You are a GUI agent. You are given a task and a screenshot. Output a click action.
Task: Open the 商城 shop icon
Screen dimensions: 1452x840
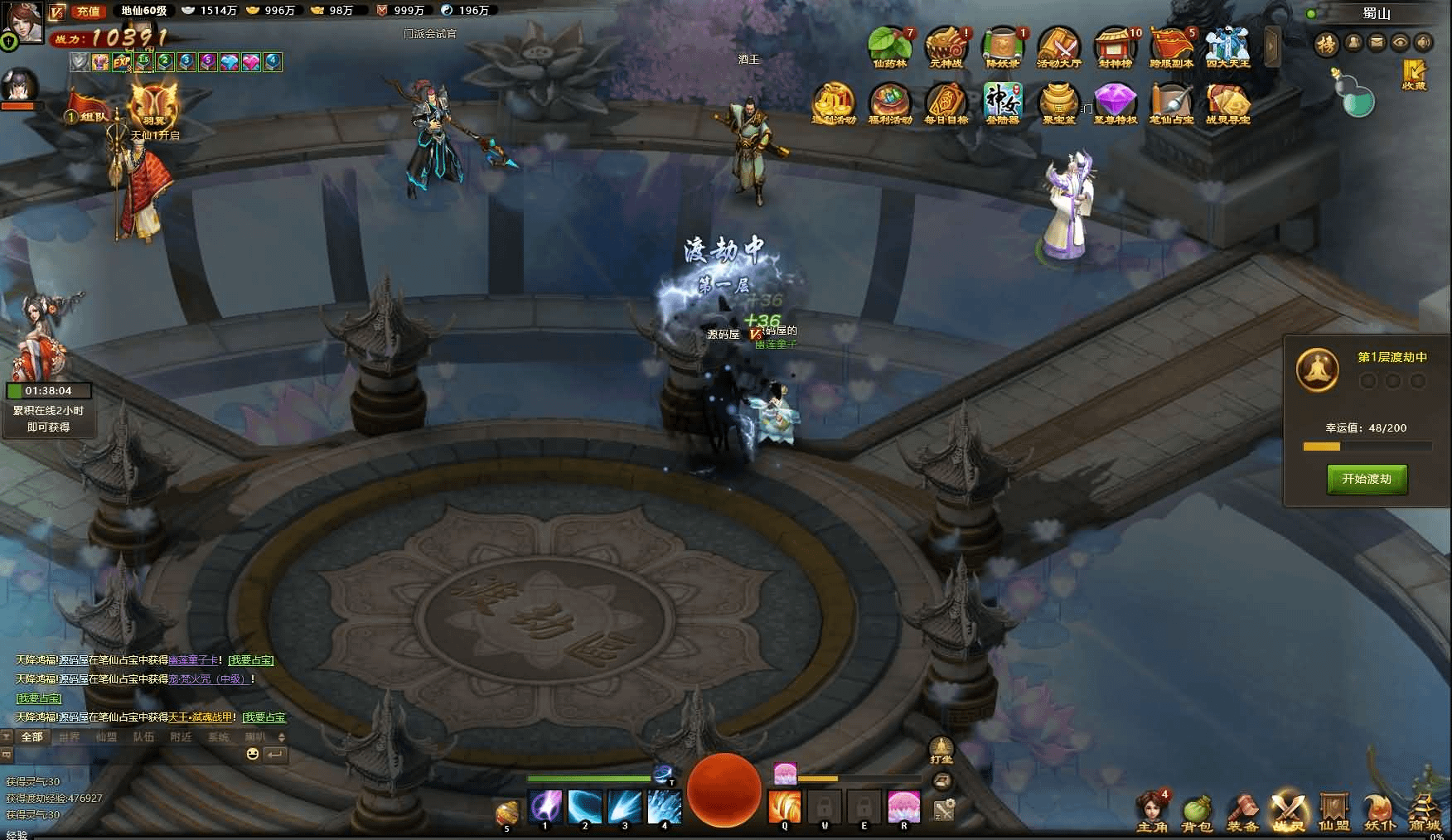(x=1425, y=810)
